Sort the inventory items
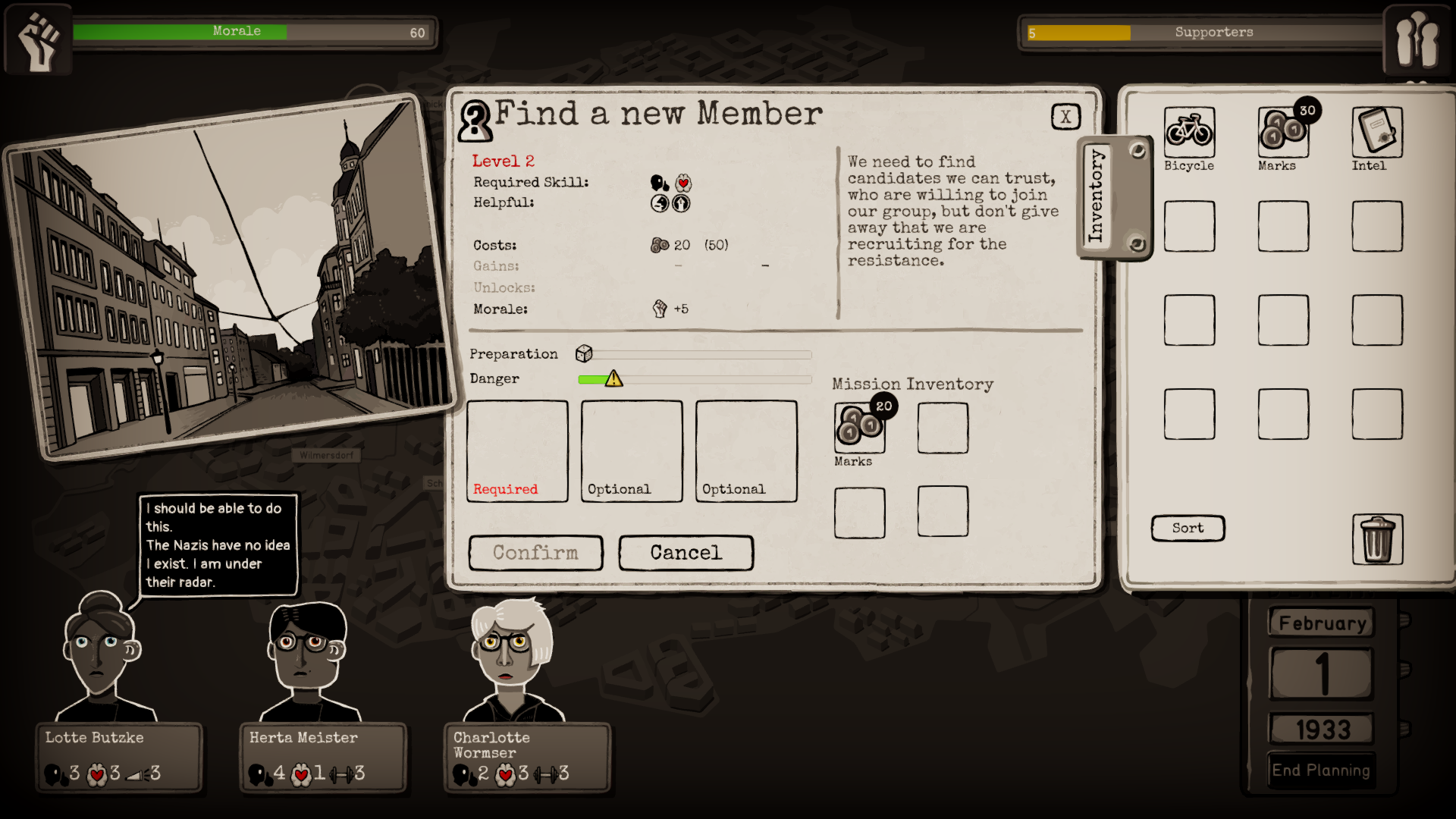 (x=1188, y=529)
